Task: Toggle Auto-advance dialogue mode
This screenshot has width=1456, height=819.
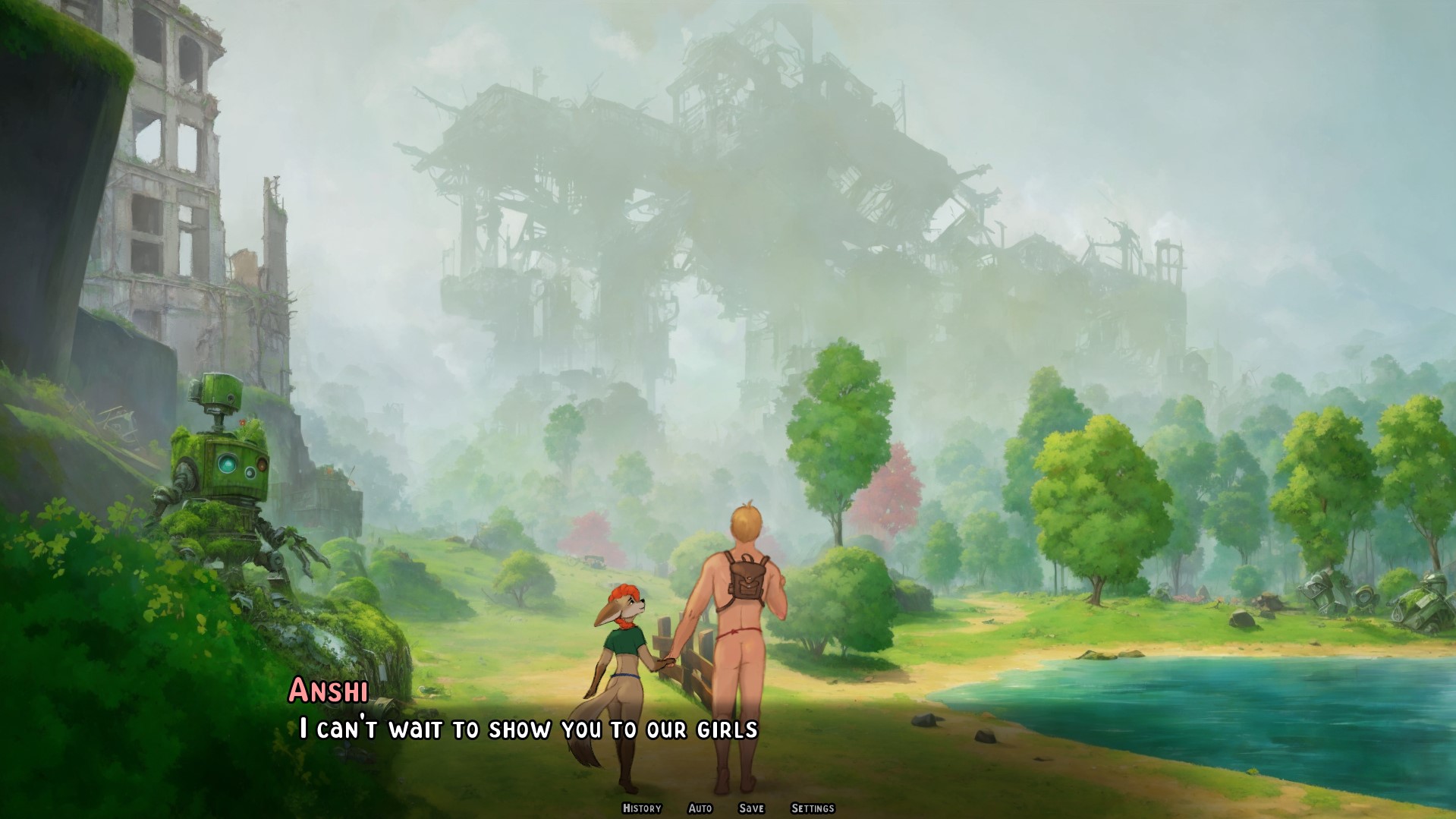Action: (702, 808)
